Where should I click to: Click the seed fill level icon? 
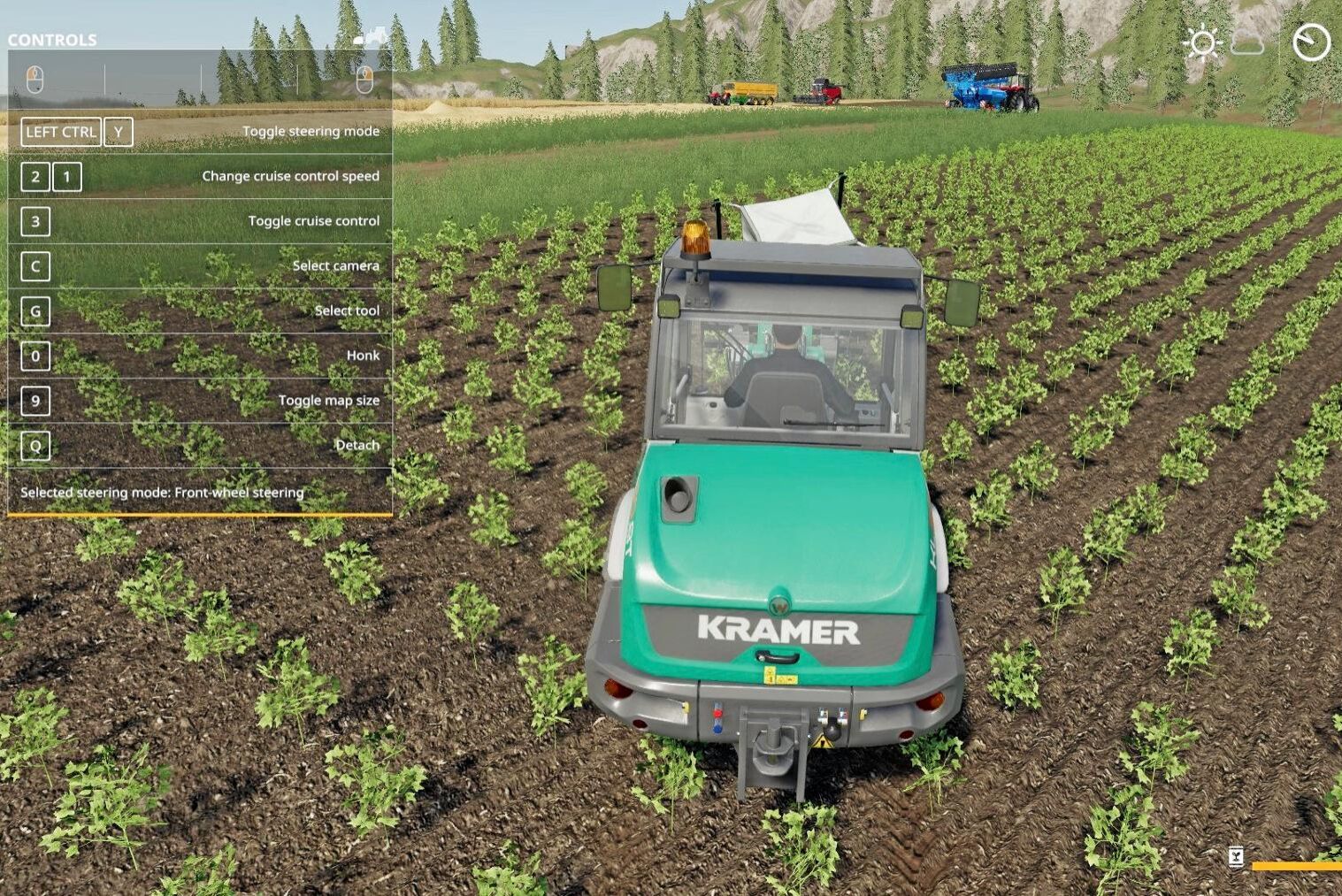(1236, 856)
